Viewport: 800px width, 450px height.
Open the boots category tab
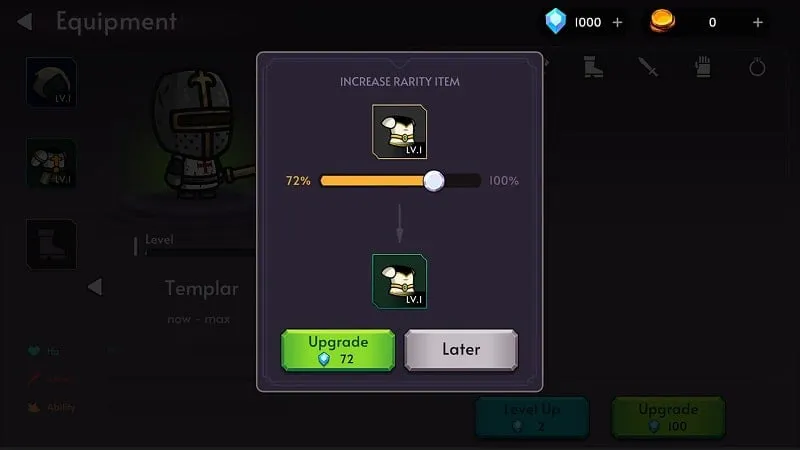(593, 68)
